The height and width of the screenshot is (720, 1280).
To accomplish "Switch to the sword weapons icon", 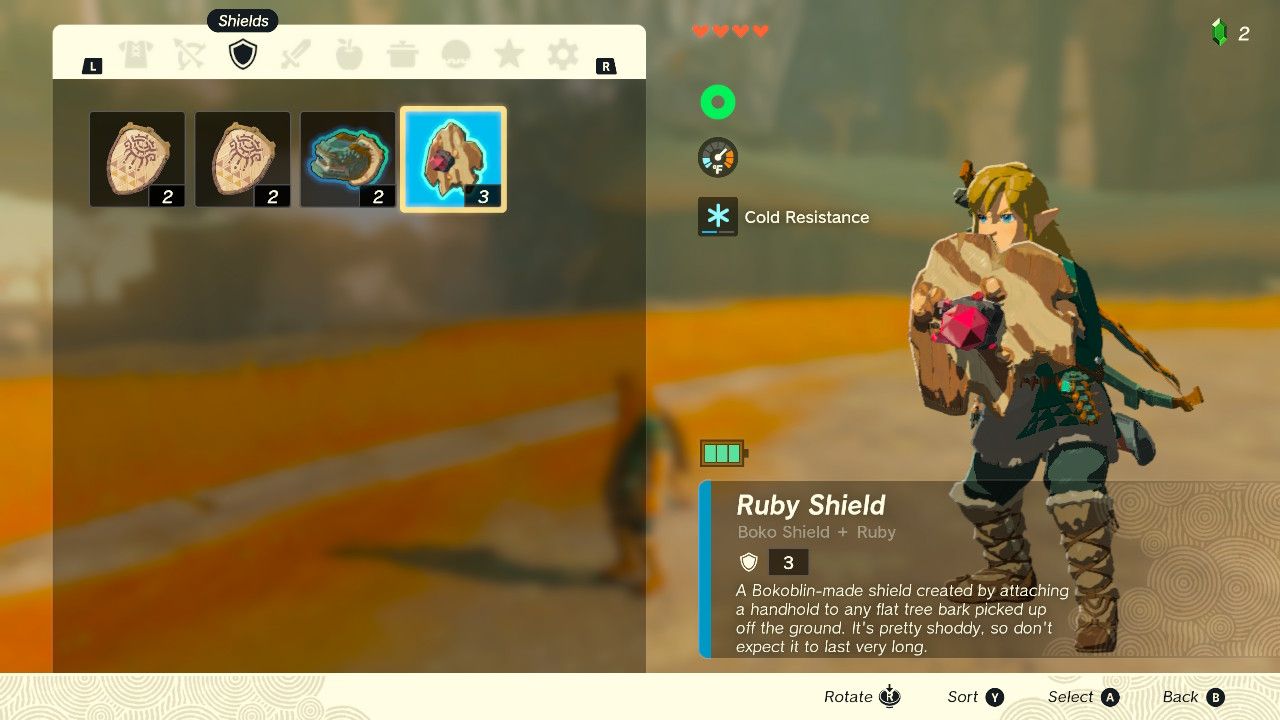I will (296, 54).
